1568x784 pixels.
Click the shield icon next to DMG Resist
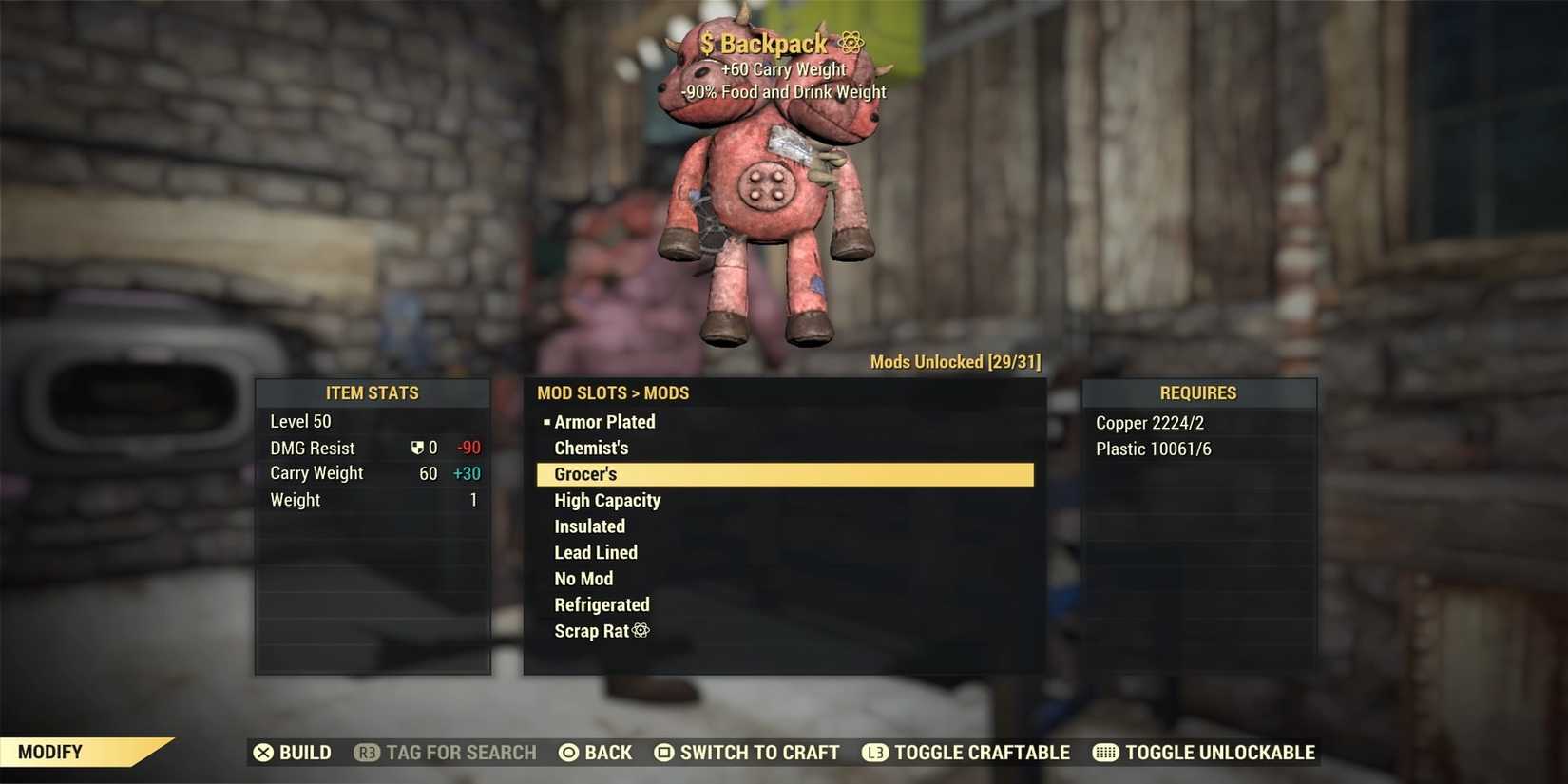click(x=418, y=447)
